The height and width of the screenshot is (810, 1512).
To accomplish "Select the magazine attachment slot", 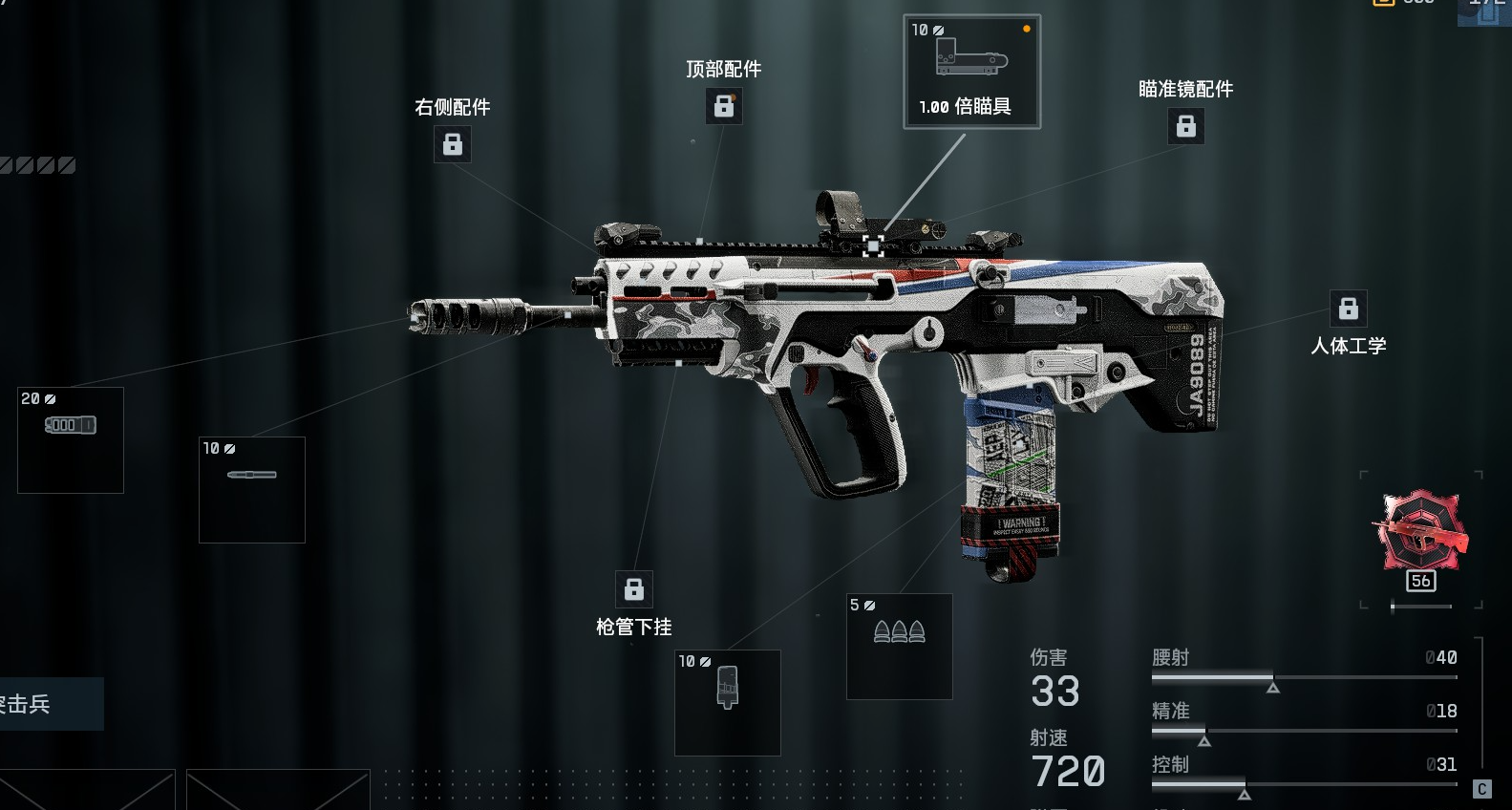I will point(728,703).
